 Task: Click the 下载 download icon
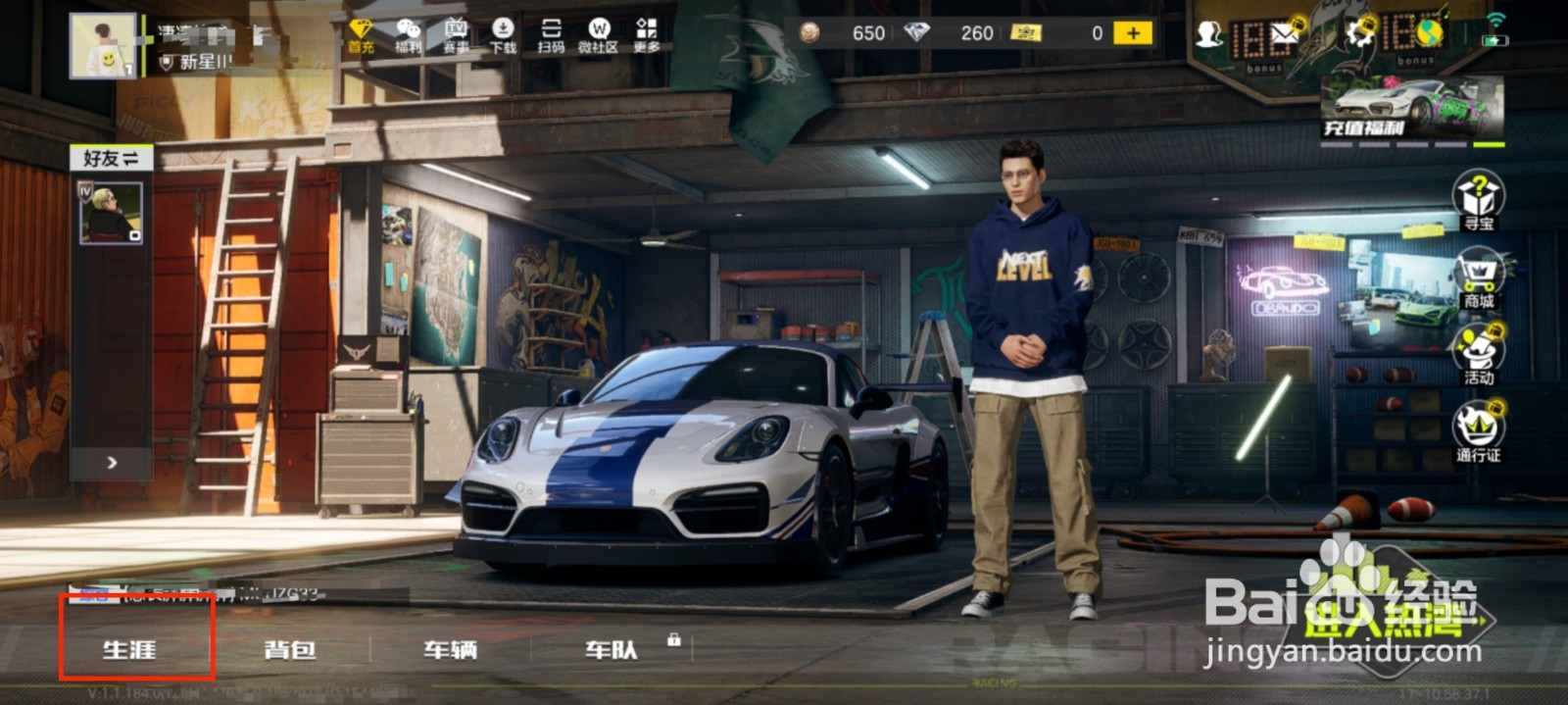tap(503, 35)
